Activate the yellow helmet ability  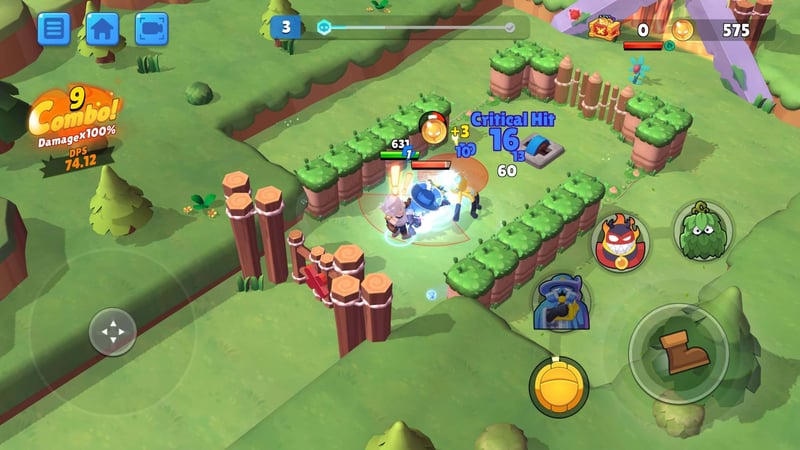pos(559,386)
